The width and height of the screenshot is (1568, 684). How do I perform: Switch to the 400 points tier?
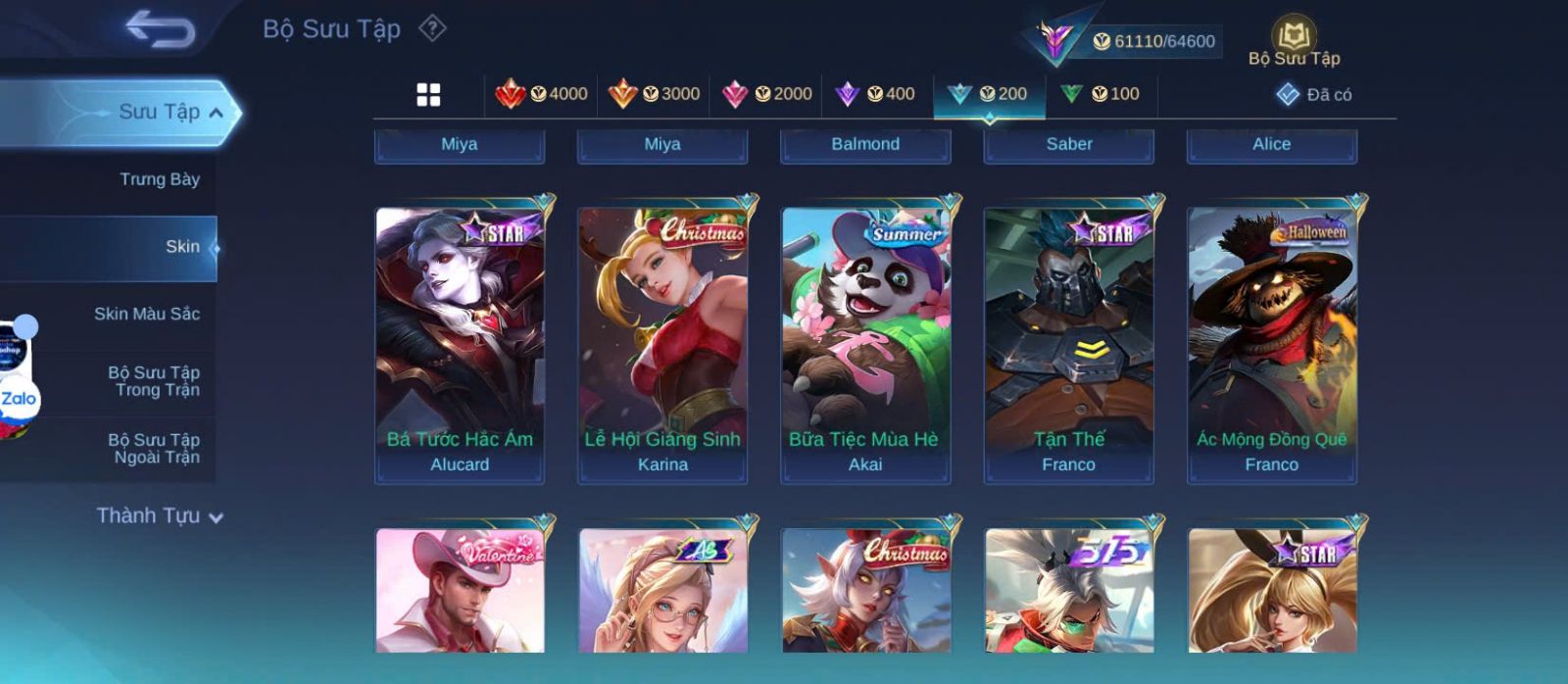coord(875,94)
